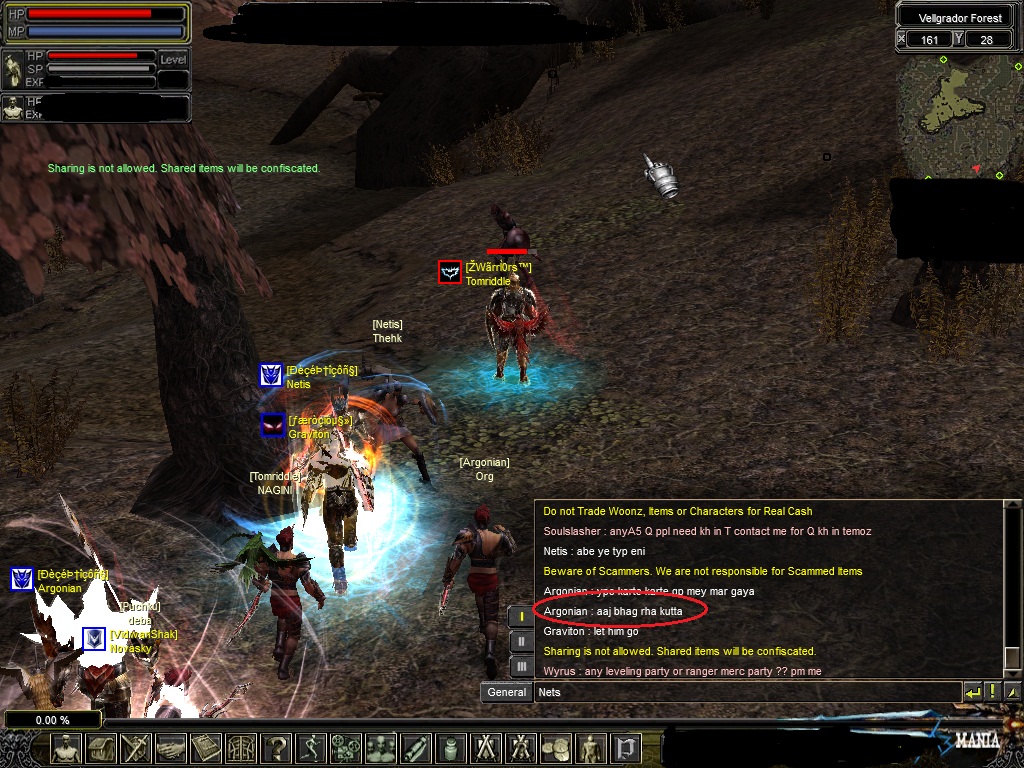Click the yellow exclamation chat button
The width and height of the screenshot is (1024, 768).
tap(992, 692)
